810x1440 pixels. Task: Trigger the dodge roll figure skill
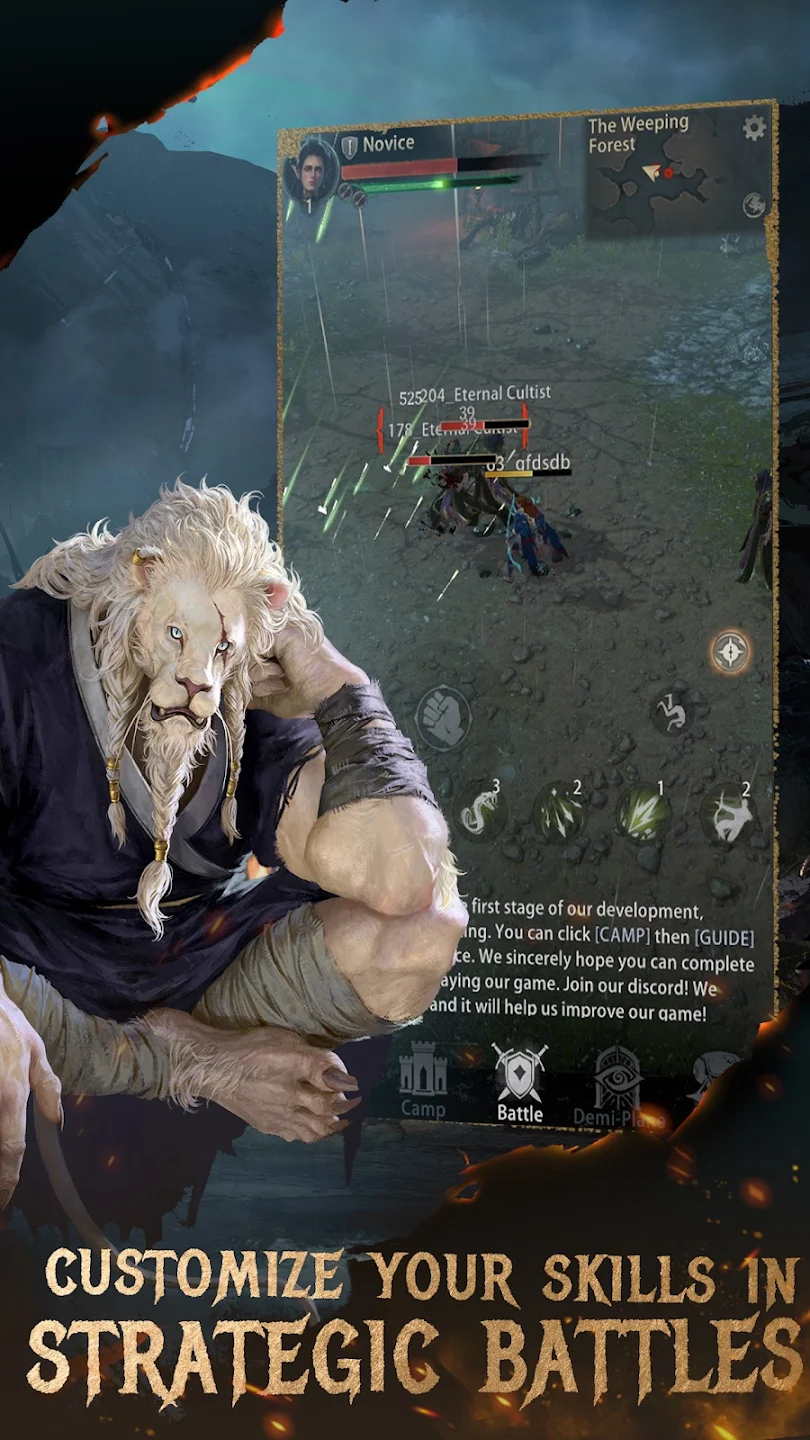[x=671, y=711]
